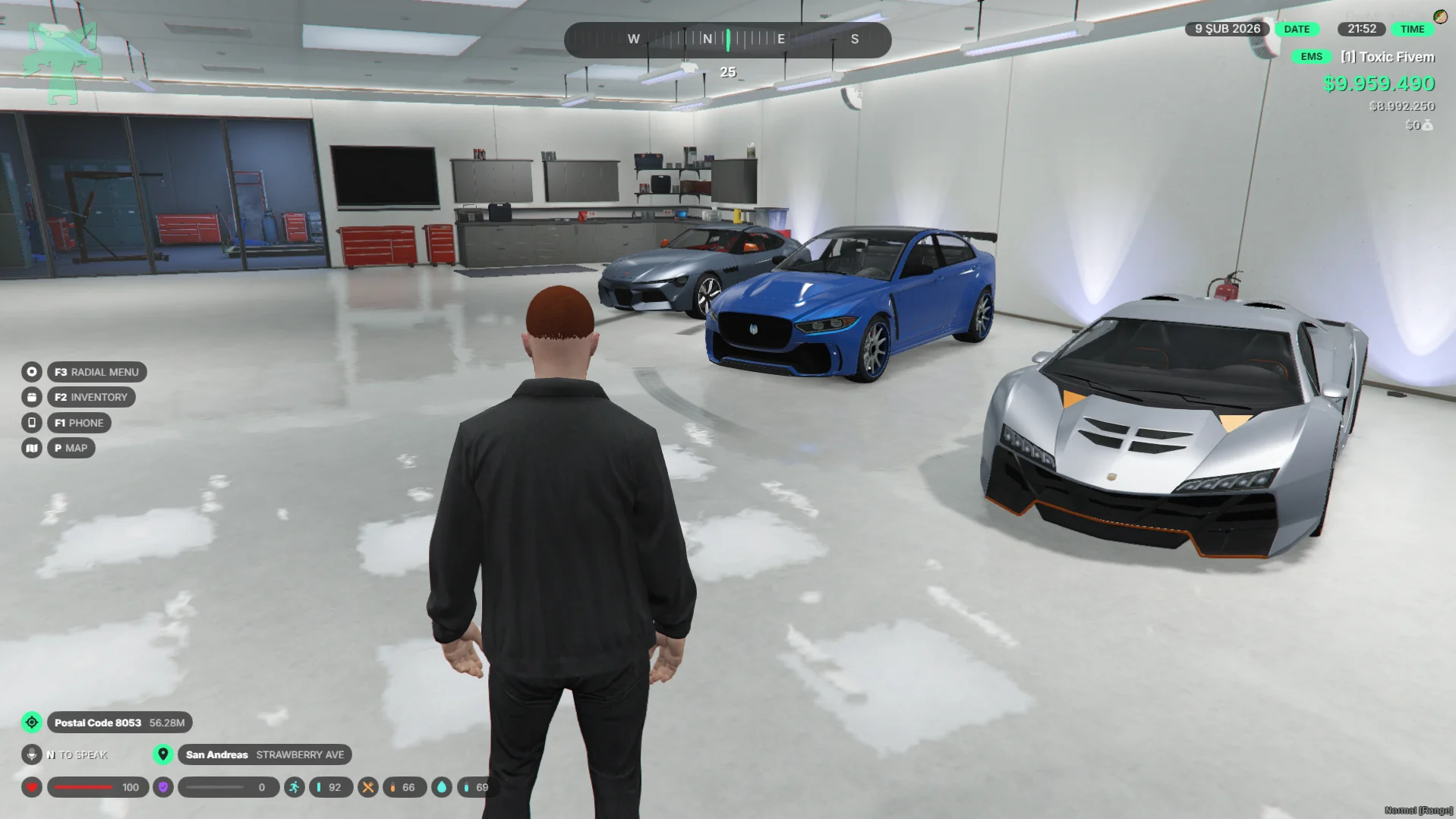The height and width of the screenshot is (819, 1456).
Task: Open the Radial Menu entry
Action: pos(96,372)
